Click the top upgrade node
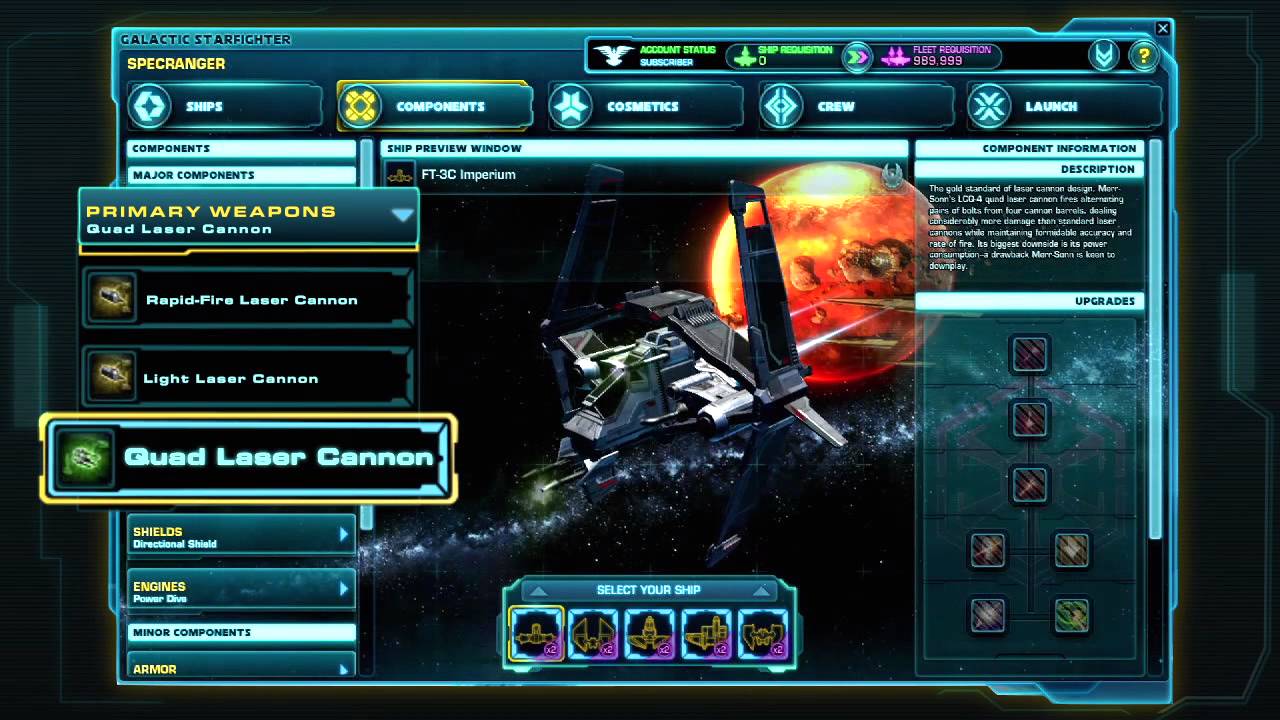1280x720 pixels. 1029,354
